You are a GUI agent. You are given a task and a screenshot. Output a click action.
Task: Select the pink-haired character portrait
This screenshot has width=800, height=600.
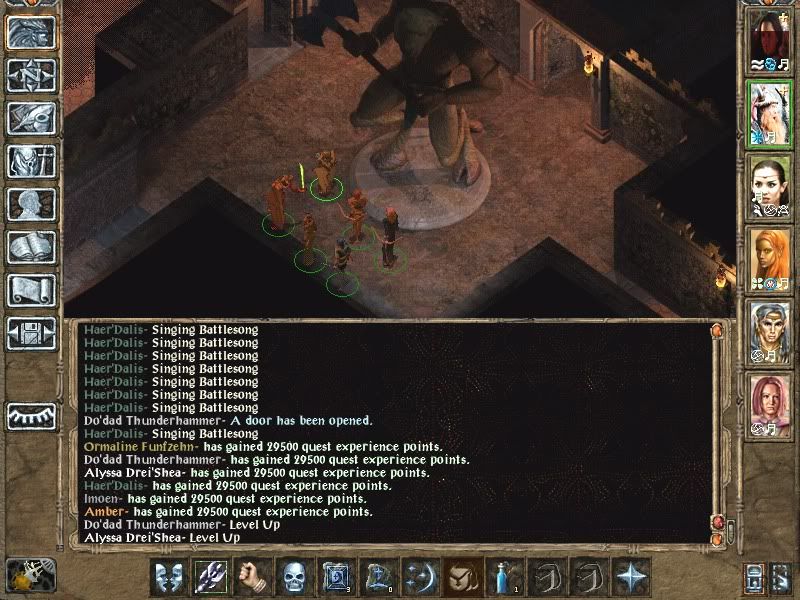point(771,405)
